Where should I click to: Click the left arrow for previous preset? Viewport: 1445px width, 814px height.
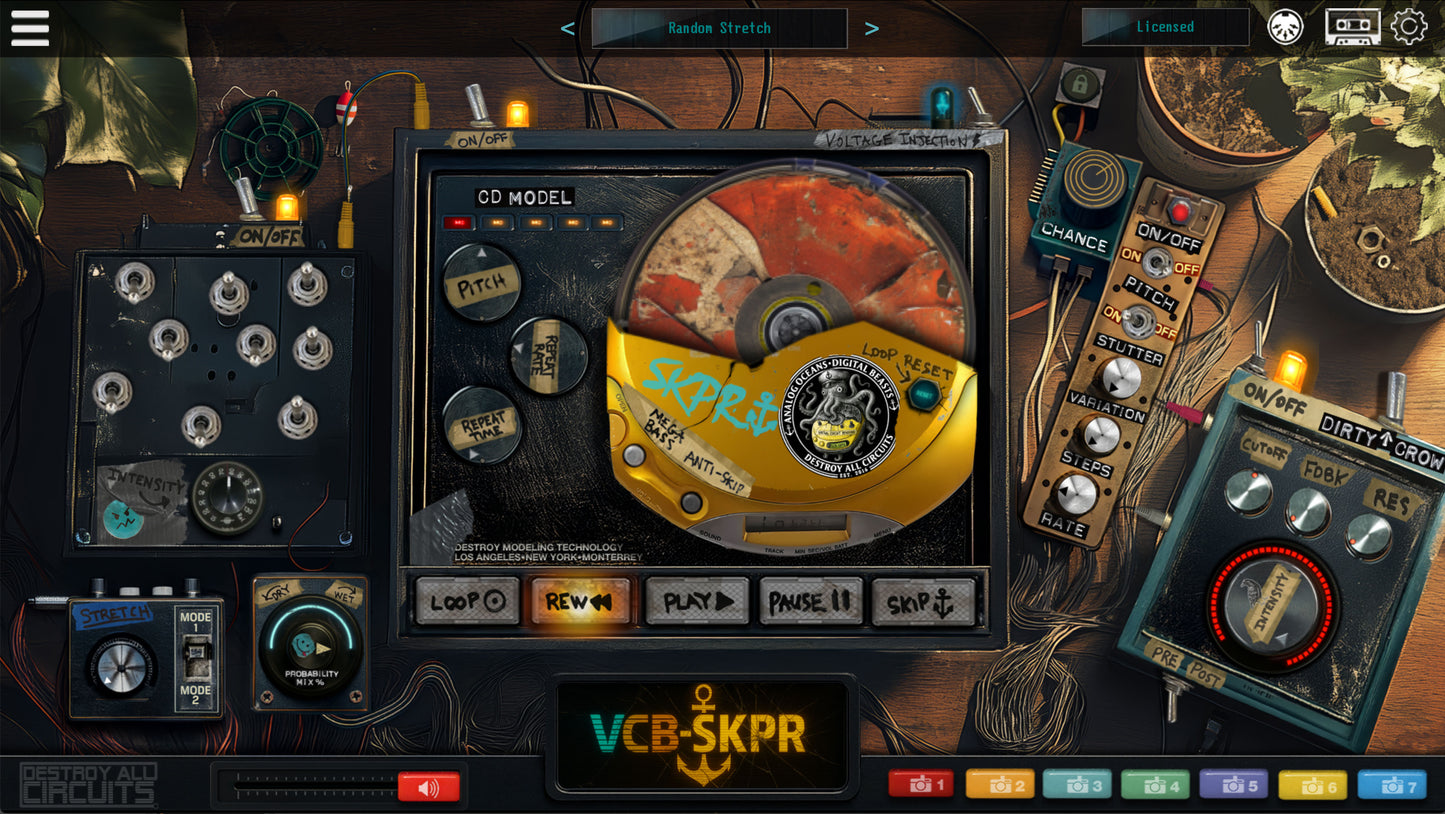pyautogui.click(x=567, y=27)
